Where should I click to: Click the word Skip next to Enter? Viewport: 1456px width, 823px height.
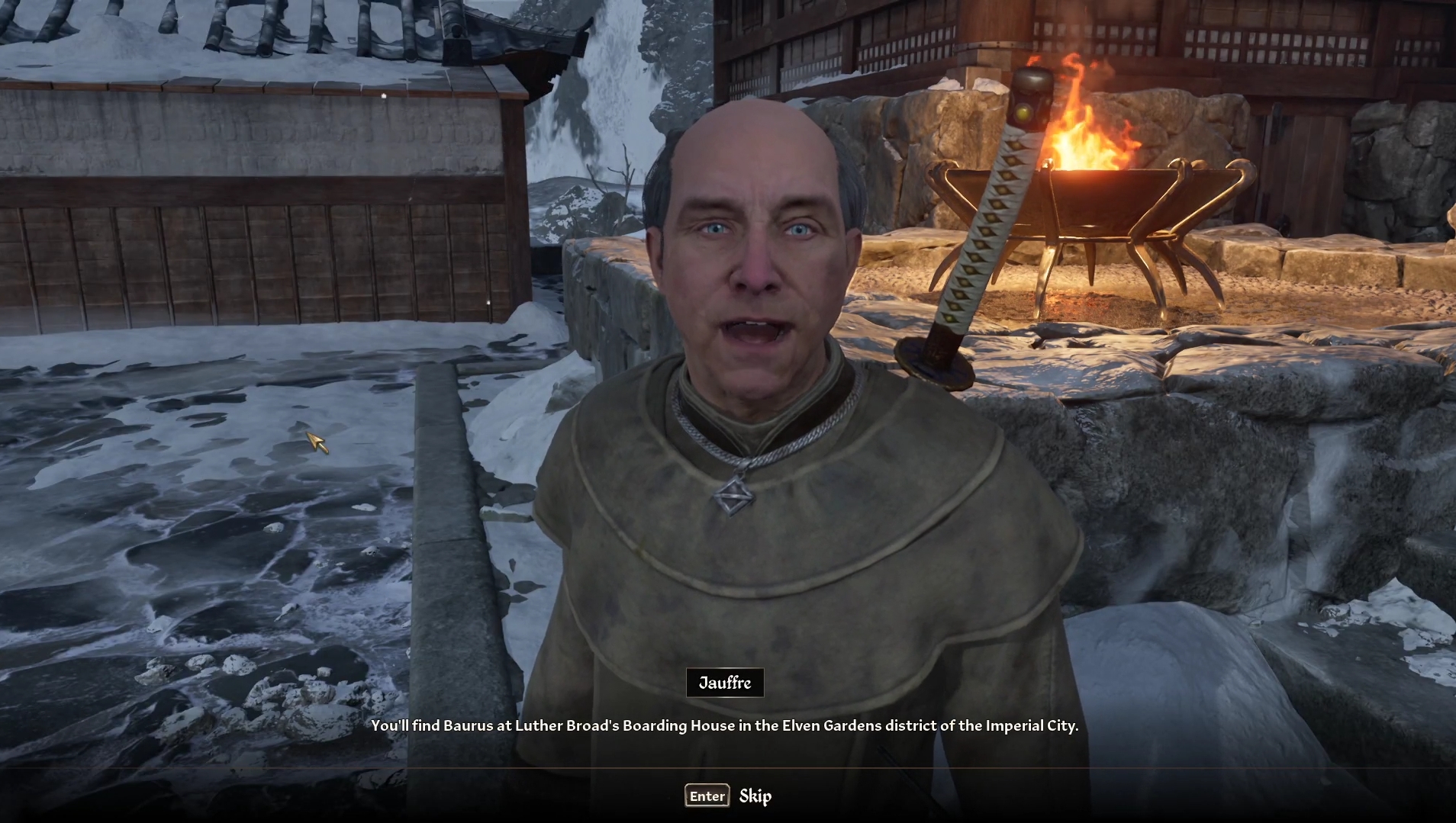(x=755, y=796)
